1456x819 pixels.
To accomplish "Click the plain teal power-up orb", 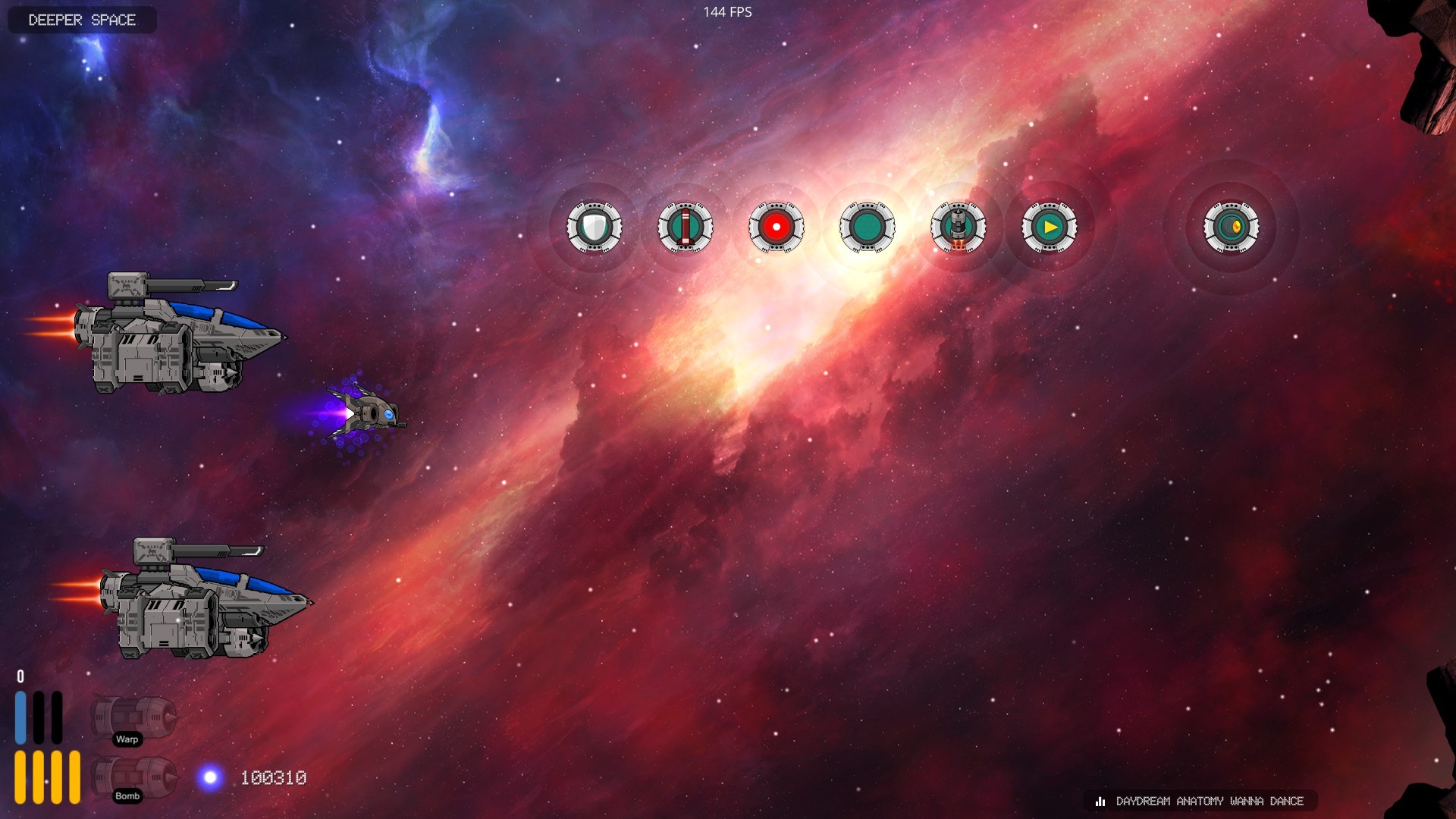I will coord(867,226).
